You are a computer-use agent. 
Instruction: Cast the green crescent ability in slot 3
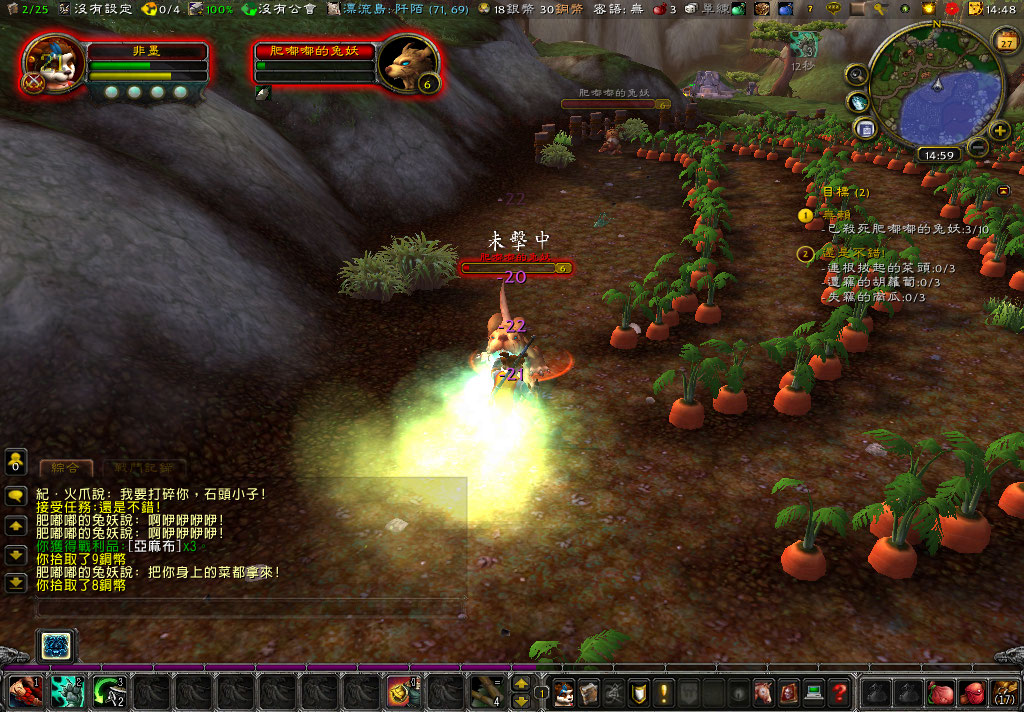108,691
